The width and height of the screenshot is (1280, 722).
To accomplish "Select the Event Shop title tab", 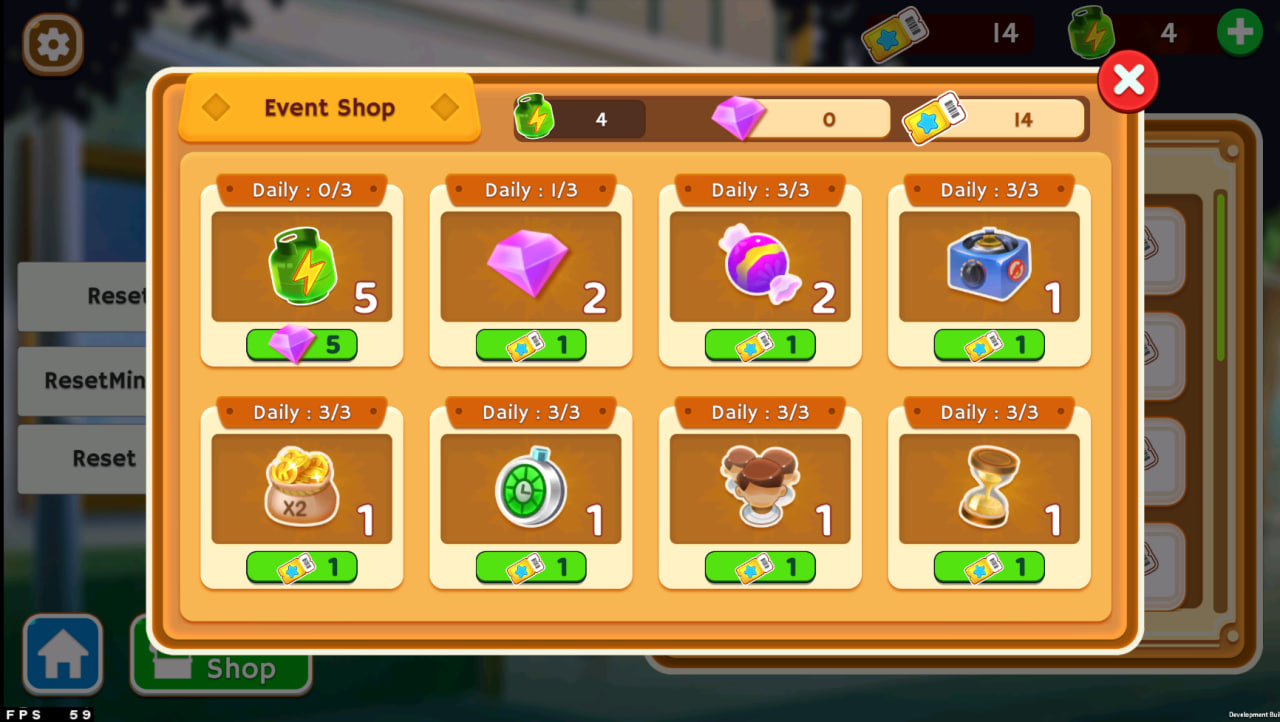I will (329, 108).
